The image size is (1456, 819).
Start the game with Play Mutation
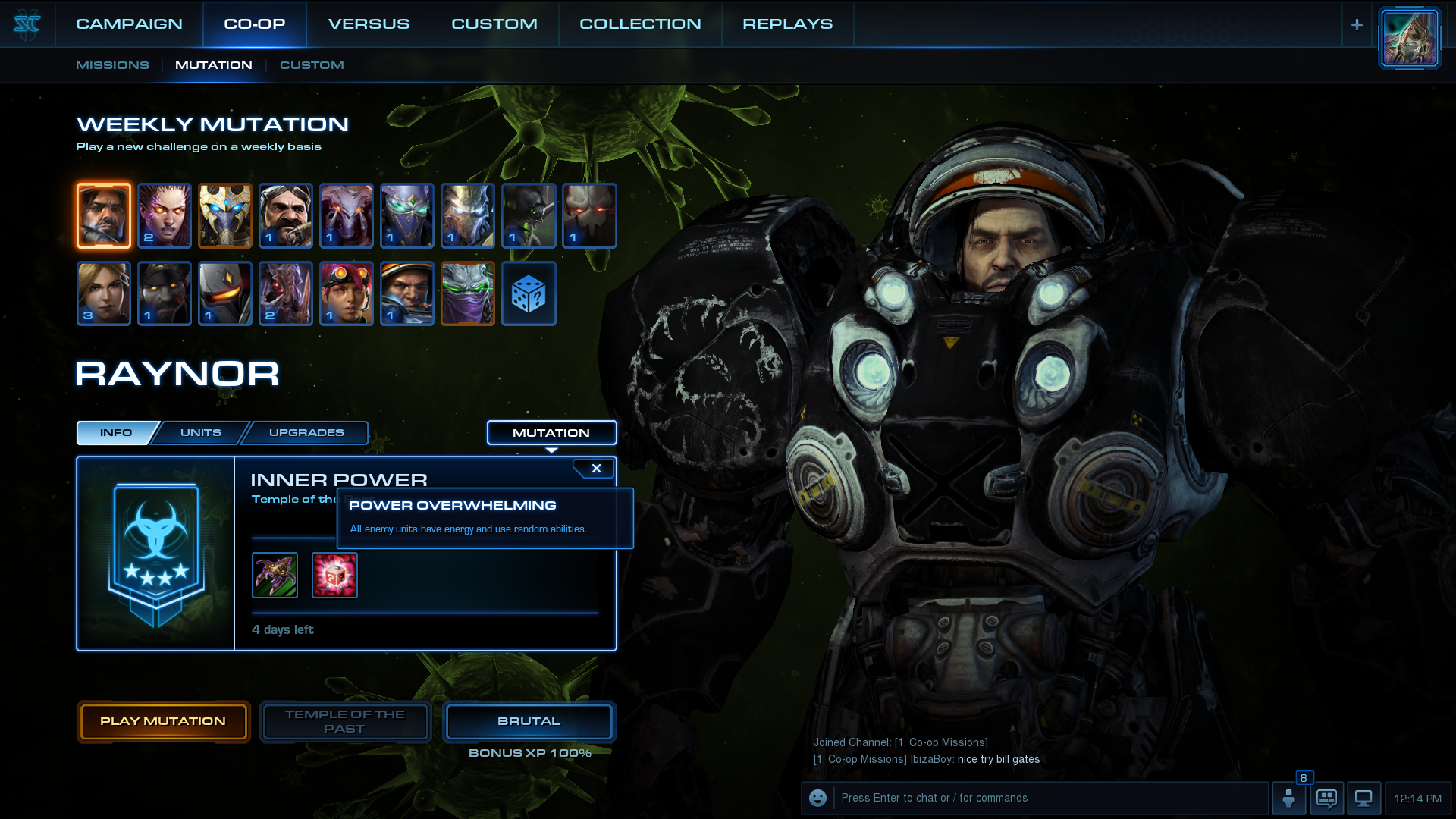tap(163, 721)
